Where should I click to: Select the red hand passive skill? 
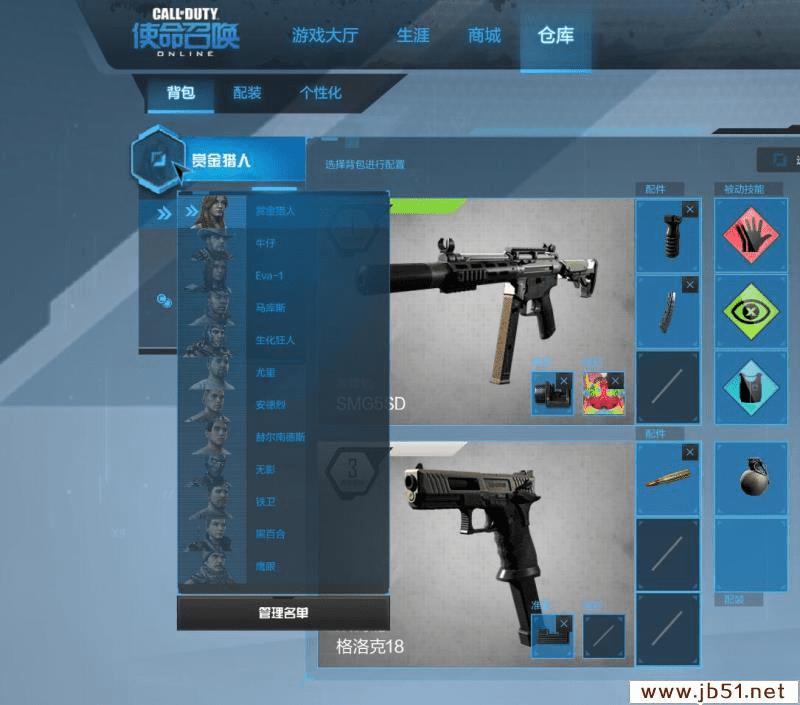[752, 235]
